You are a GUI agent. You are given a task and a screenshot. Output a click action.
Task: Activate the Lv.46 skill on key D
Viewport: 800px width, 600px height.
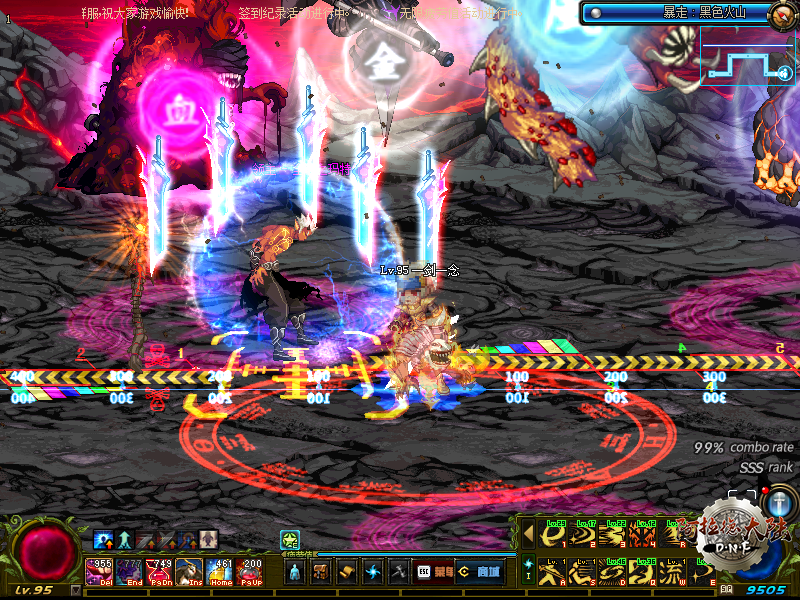[613, 574]
